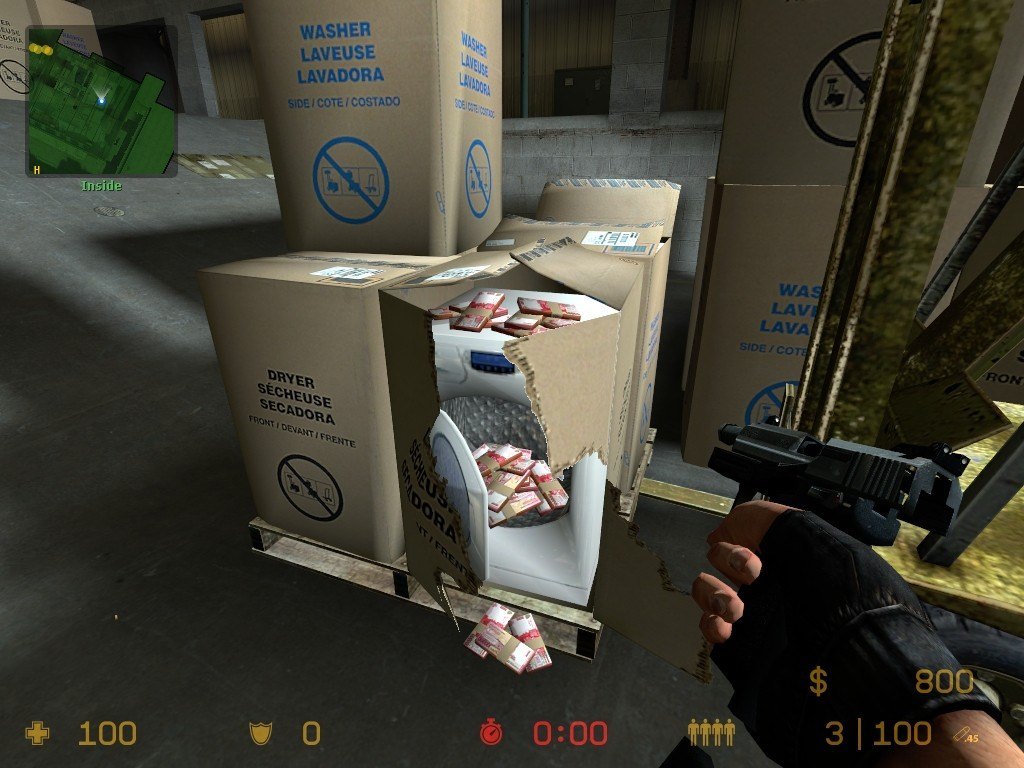This screenshot has height=768, width=1024.
Task: Click the radar minimap
Action: [x=102, y=101]
